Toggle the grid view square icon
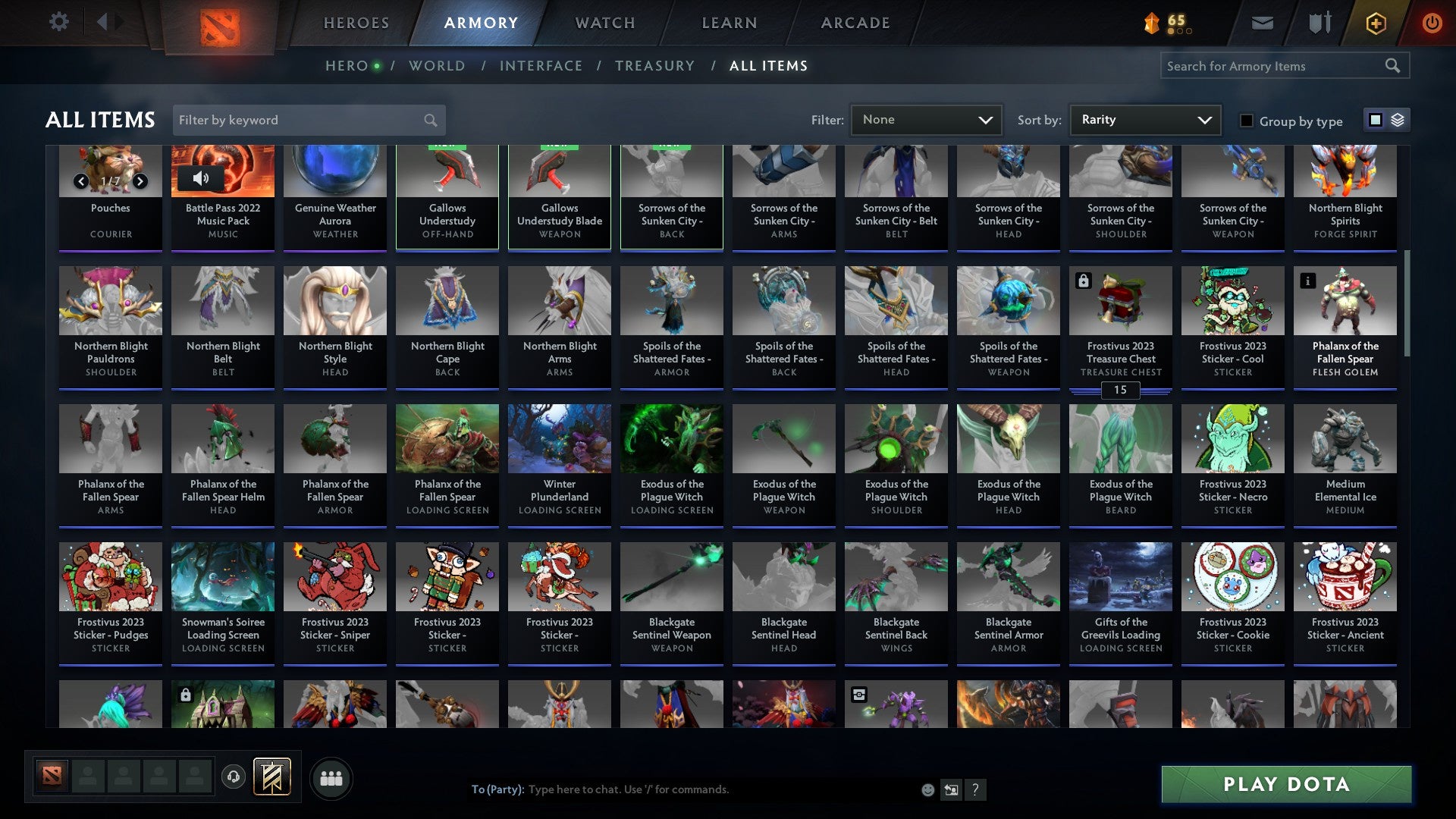The width and height of the screenshot is (1456, 819). 1374,120
